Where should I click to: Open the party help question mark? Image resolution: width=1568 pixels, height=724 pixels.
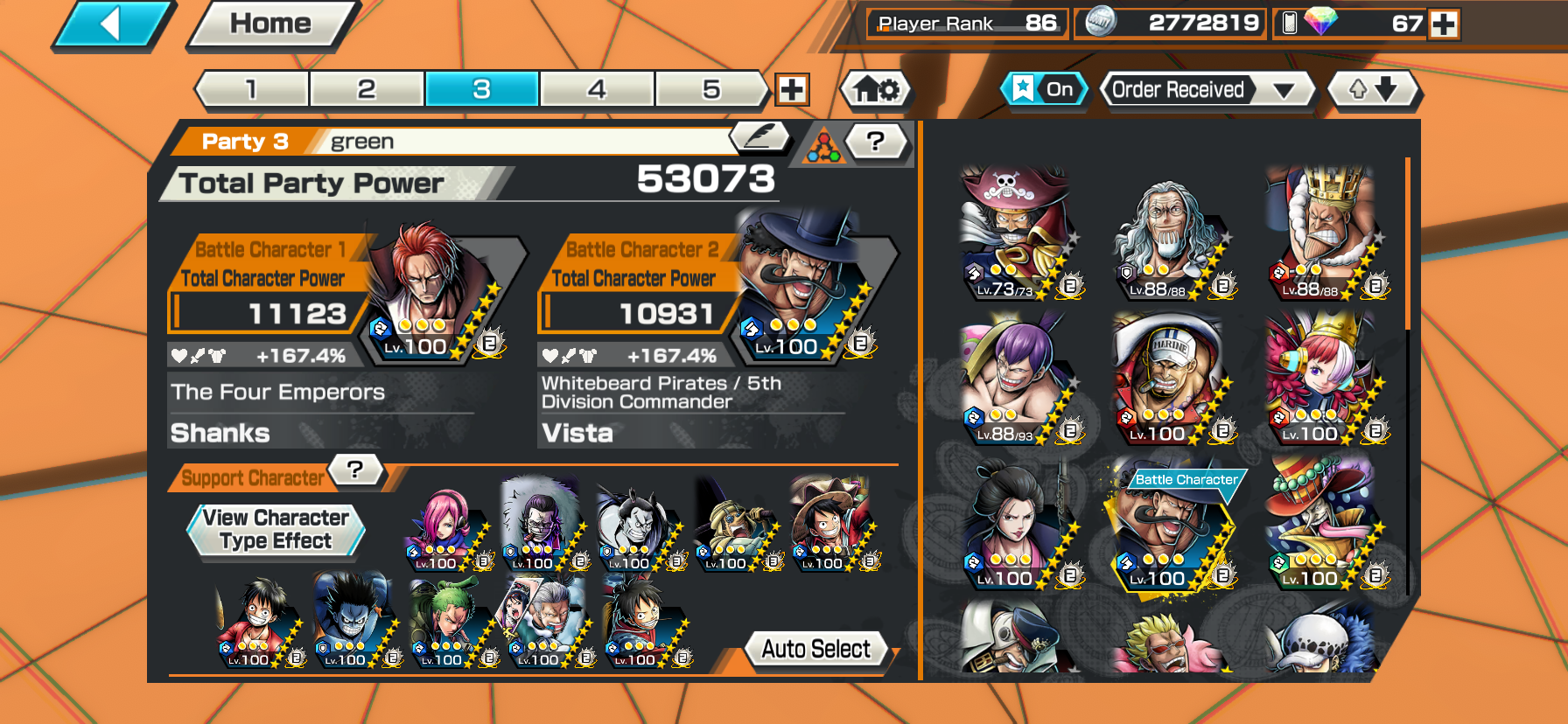coord(876,140)
